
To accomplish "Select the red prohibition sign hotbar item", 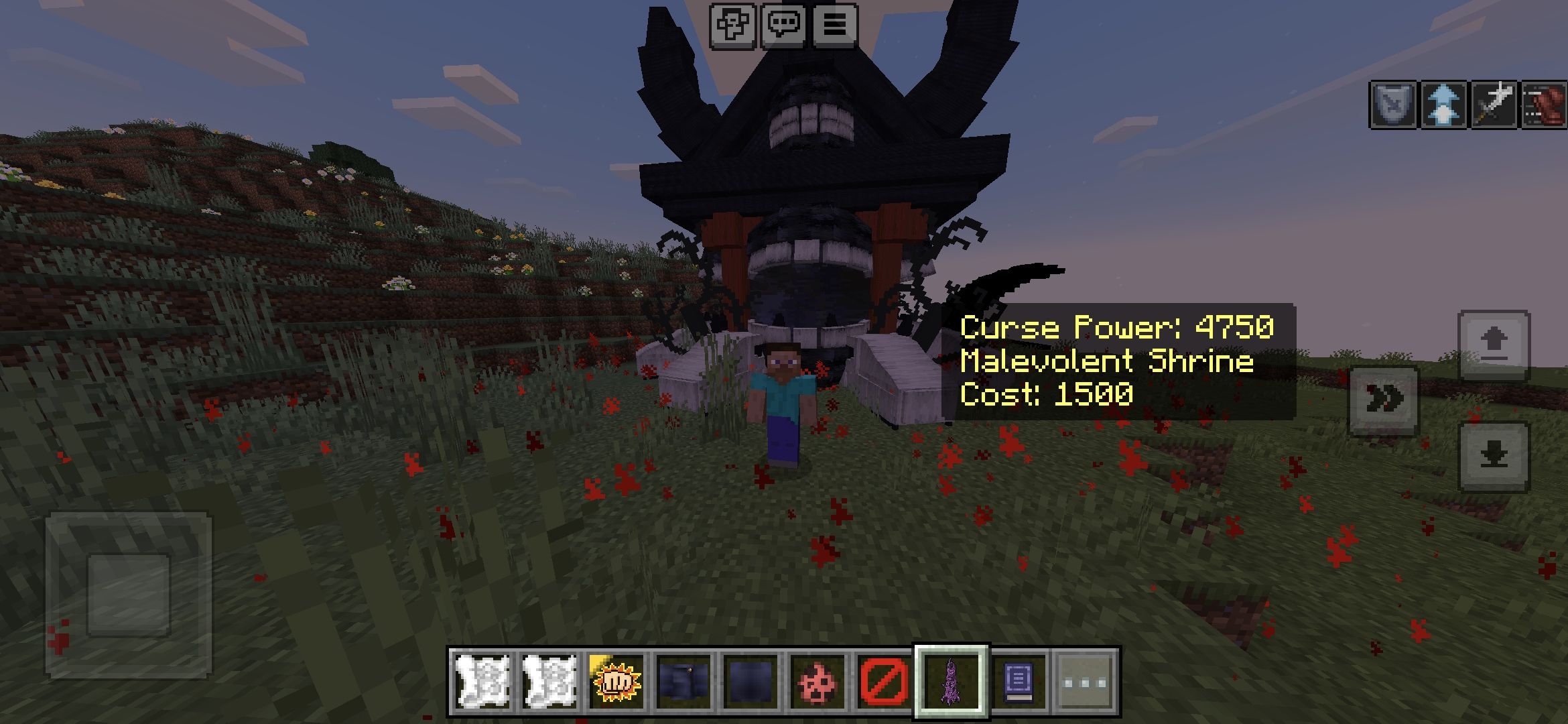I will tap(884, 681).
